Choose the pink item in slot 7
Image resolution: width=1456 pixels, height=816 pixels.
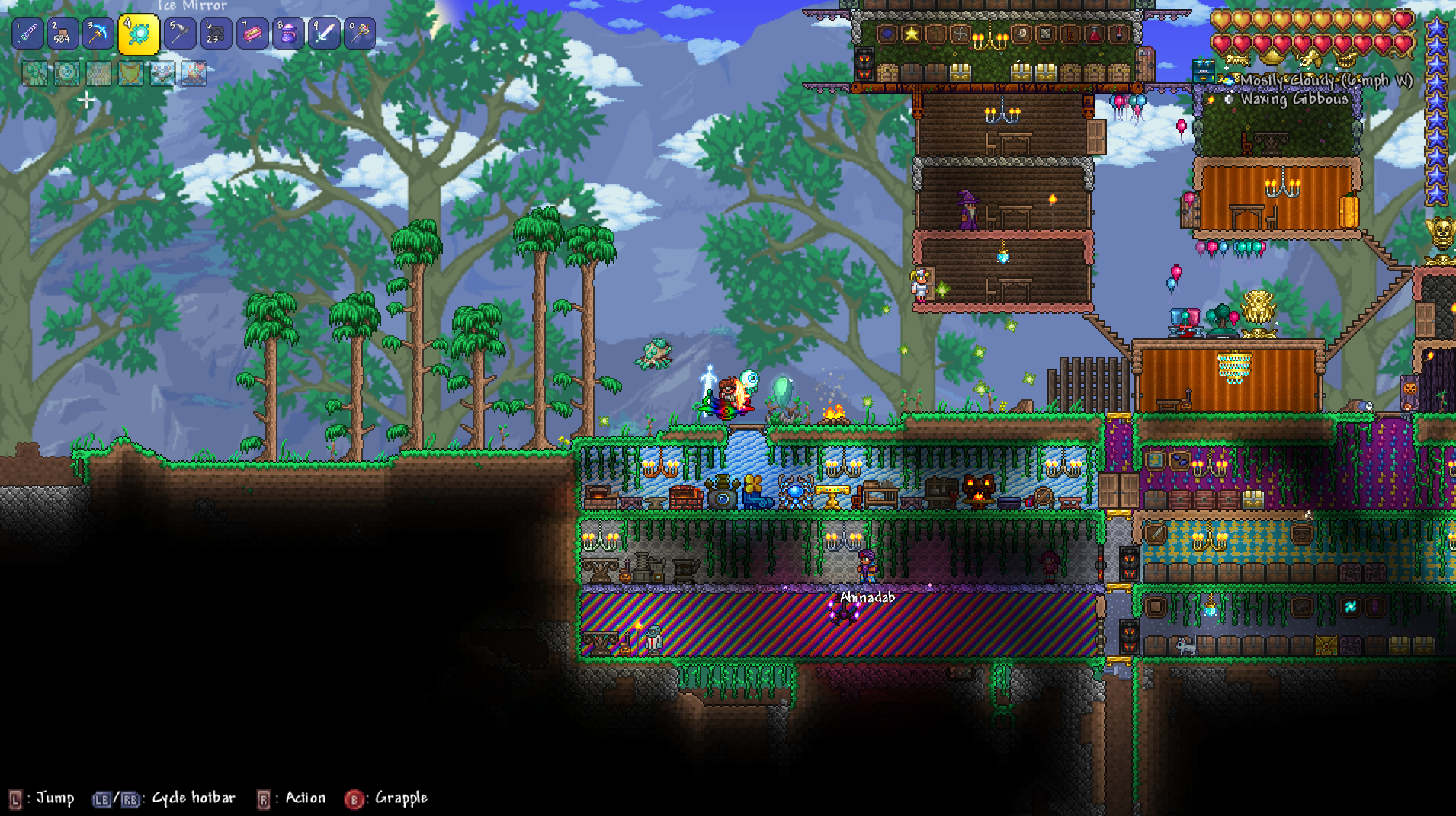coord(252,34)
